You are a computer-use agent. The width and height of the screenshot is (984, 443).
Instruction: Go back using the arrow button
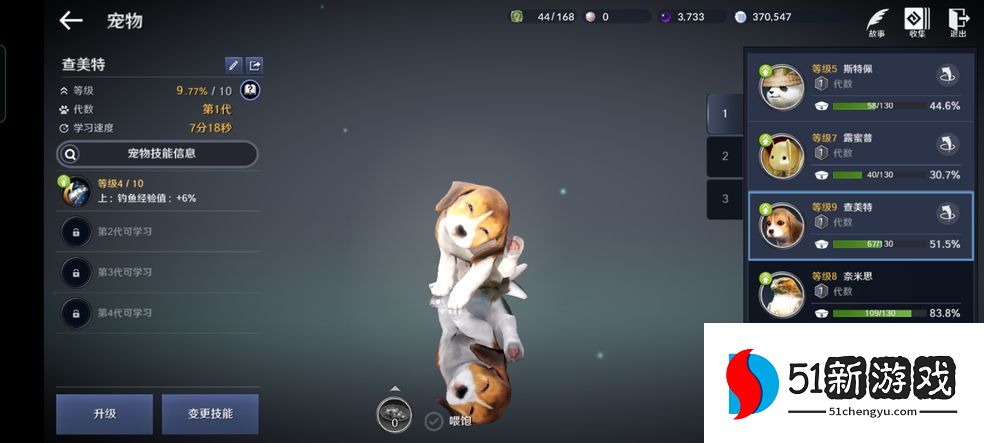click(70, 20)
